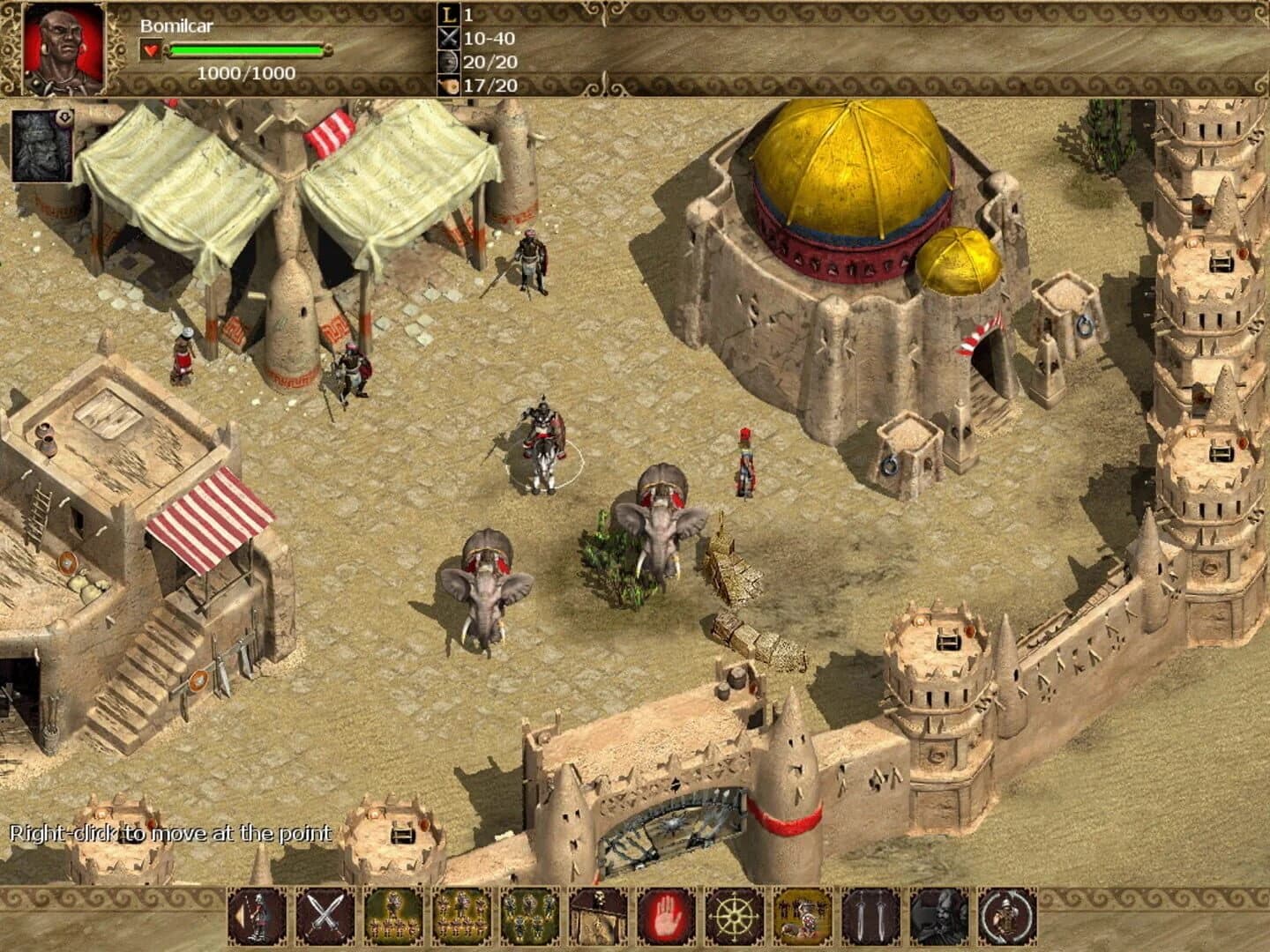Click Bomilcar's name label

[x=175, y=26]
